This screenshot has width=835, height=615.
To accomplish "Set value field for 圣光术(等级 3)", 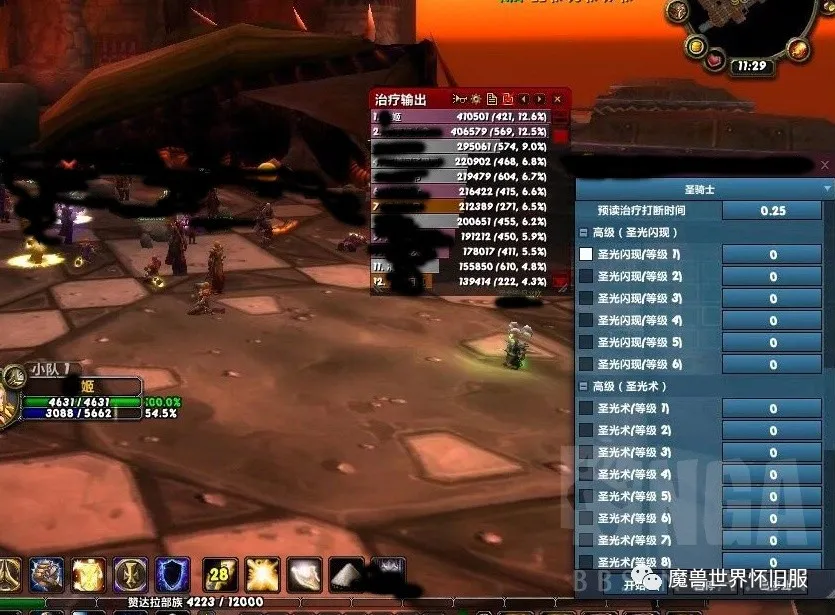I will tap(772, 452).
